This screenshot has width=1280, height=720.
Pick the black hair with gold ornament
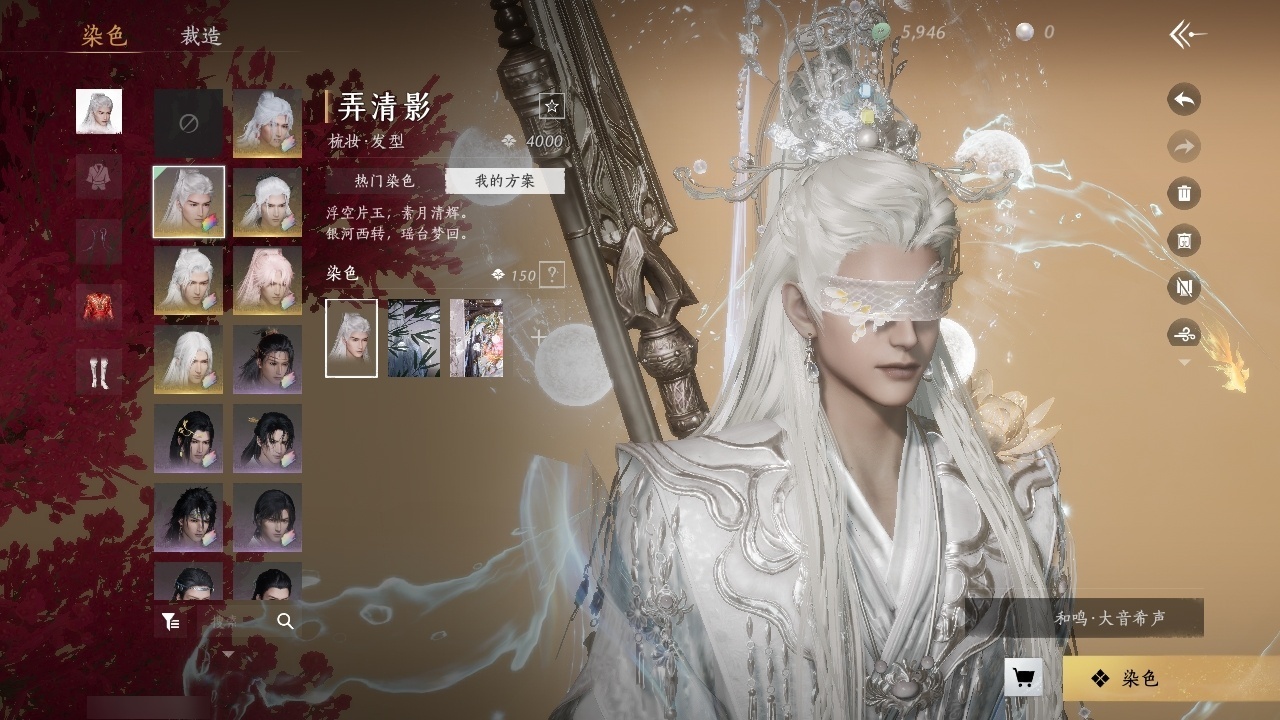point(188,438)
